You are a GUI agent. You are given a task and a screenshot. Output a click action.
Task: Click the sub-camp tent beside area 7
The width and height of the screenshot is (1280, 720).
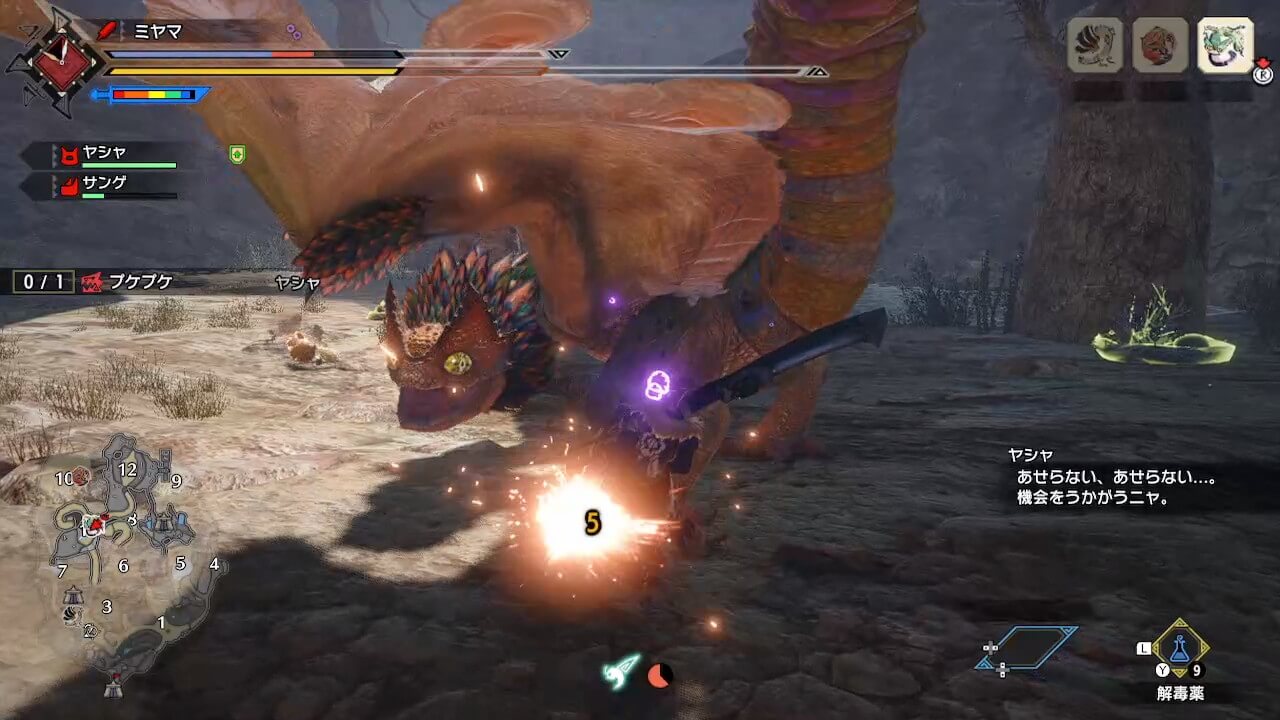pyautogui.click(x=72, y=595)
